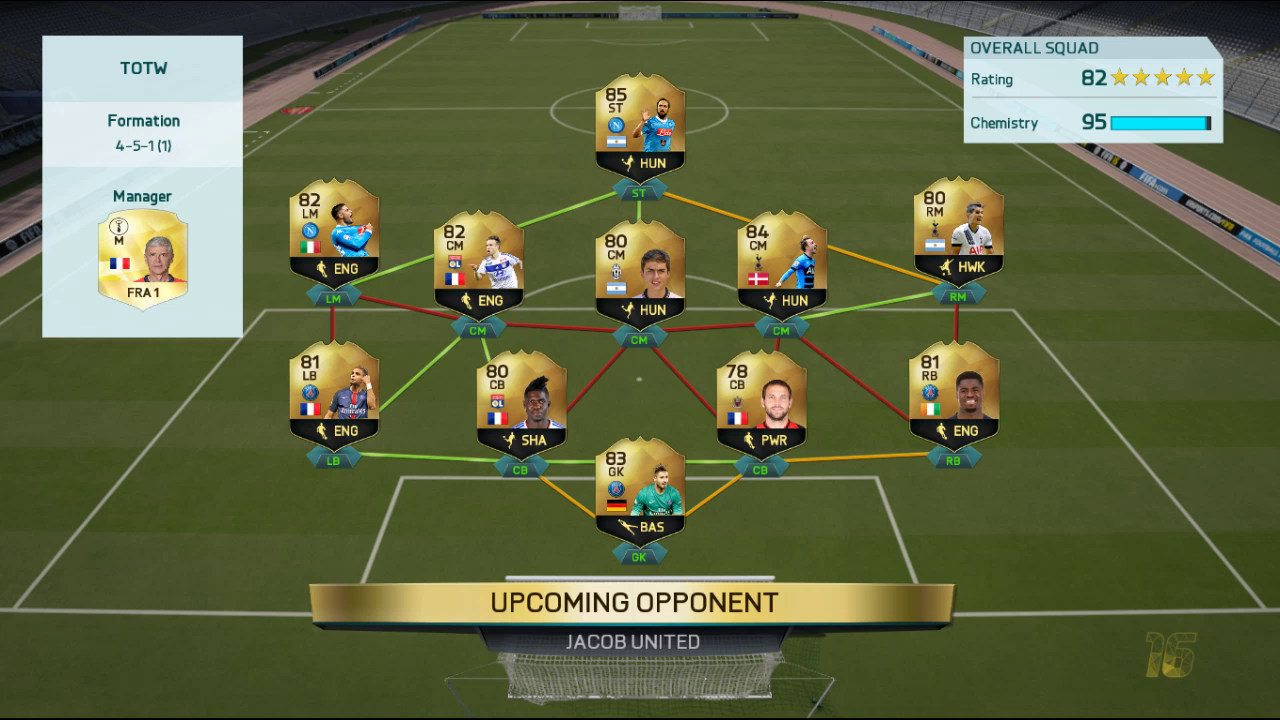
Task: Open the FRA 1 manager card
Action: [142, 259]
